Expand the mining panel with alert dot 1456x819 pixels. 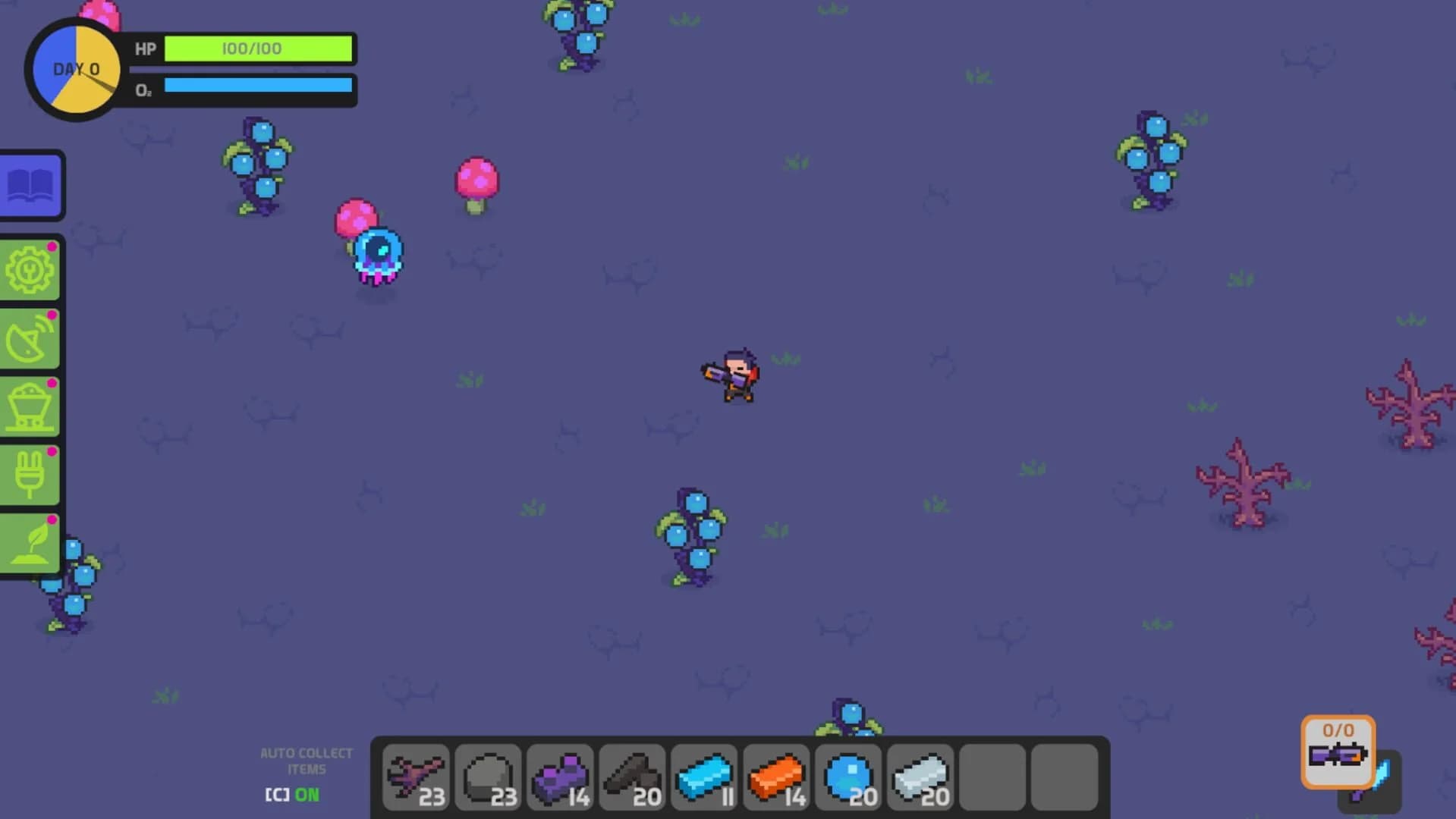(x=29, y=404)
